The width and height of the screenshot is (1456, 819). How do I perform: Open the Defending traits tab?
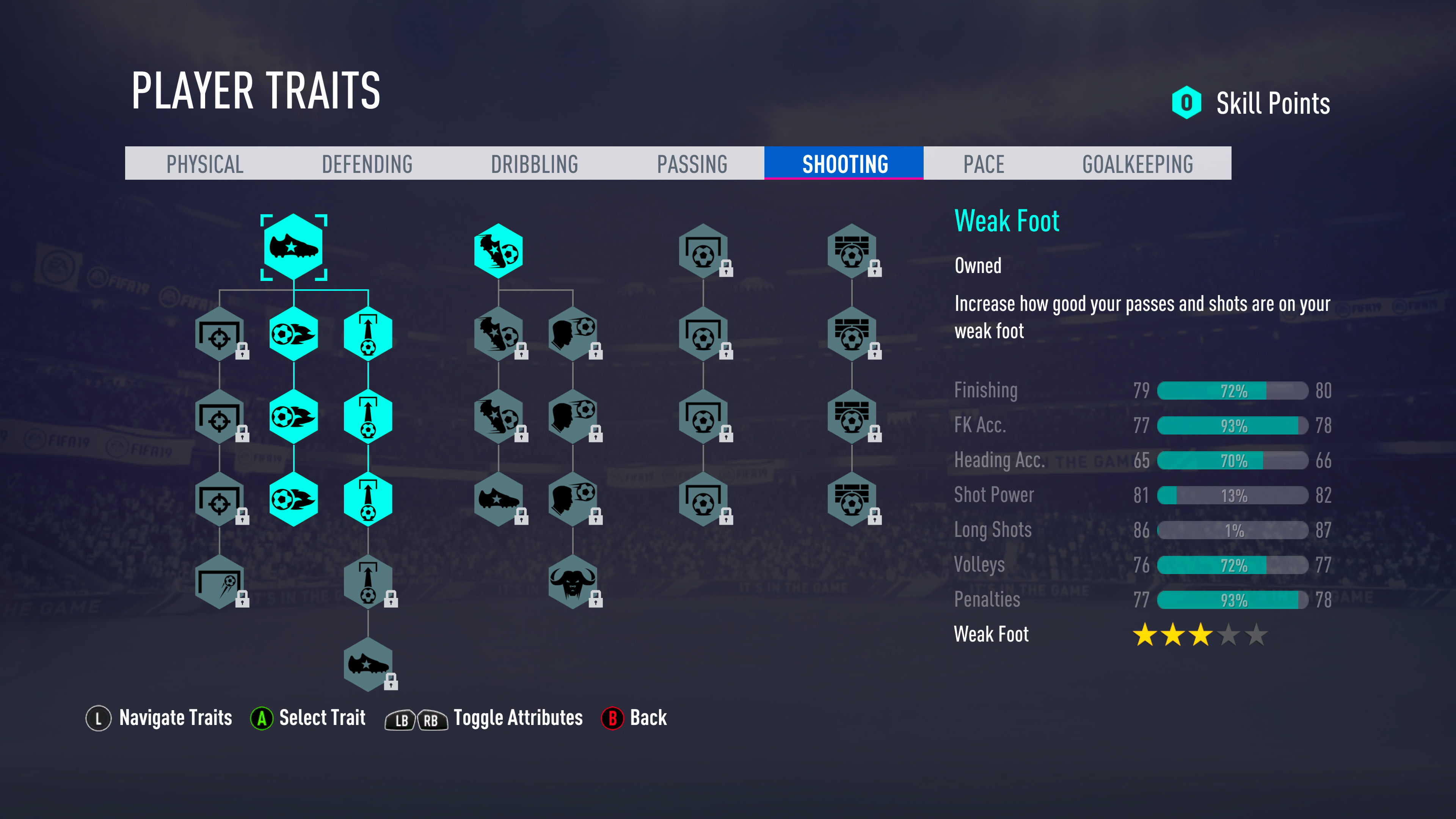(367, 164)
